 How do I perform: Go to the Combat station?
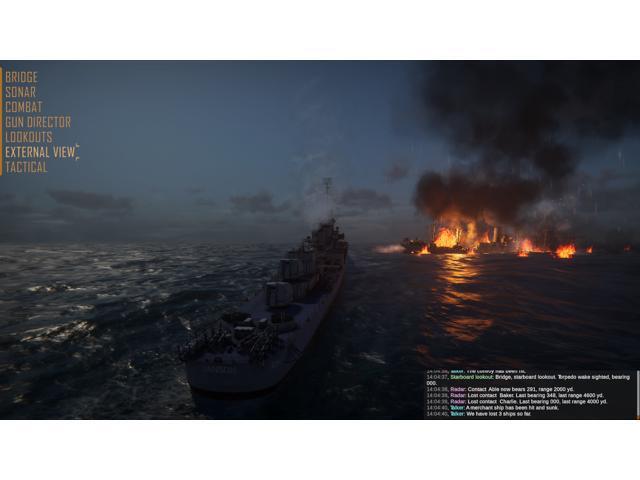23,107
